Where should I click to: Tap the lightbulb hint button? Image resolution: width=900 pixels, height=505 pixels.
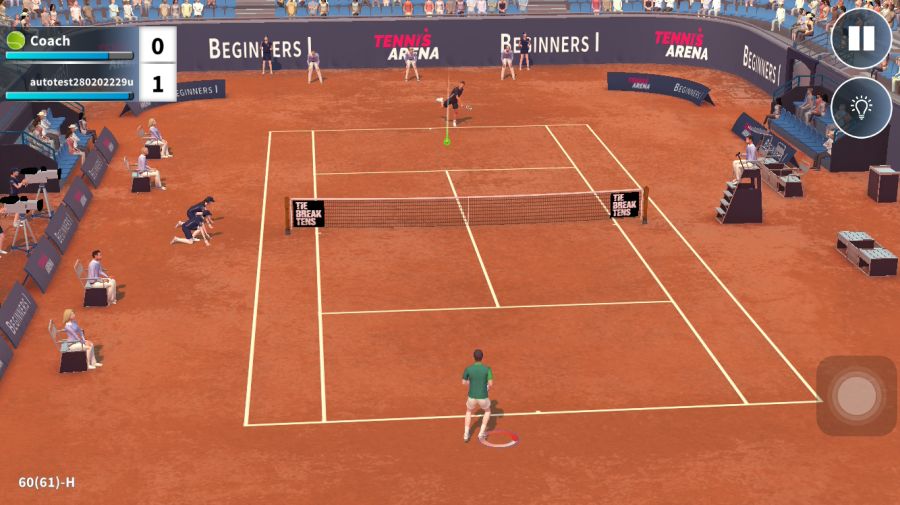(861, 107)
